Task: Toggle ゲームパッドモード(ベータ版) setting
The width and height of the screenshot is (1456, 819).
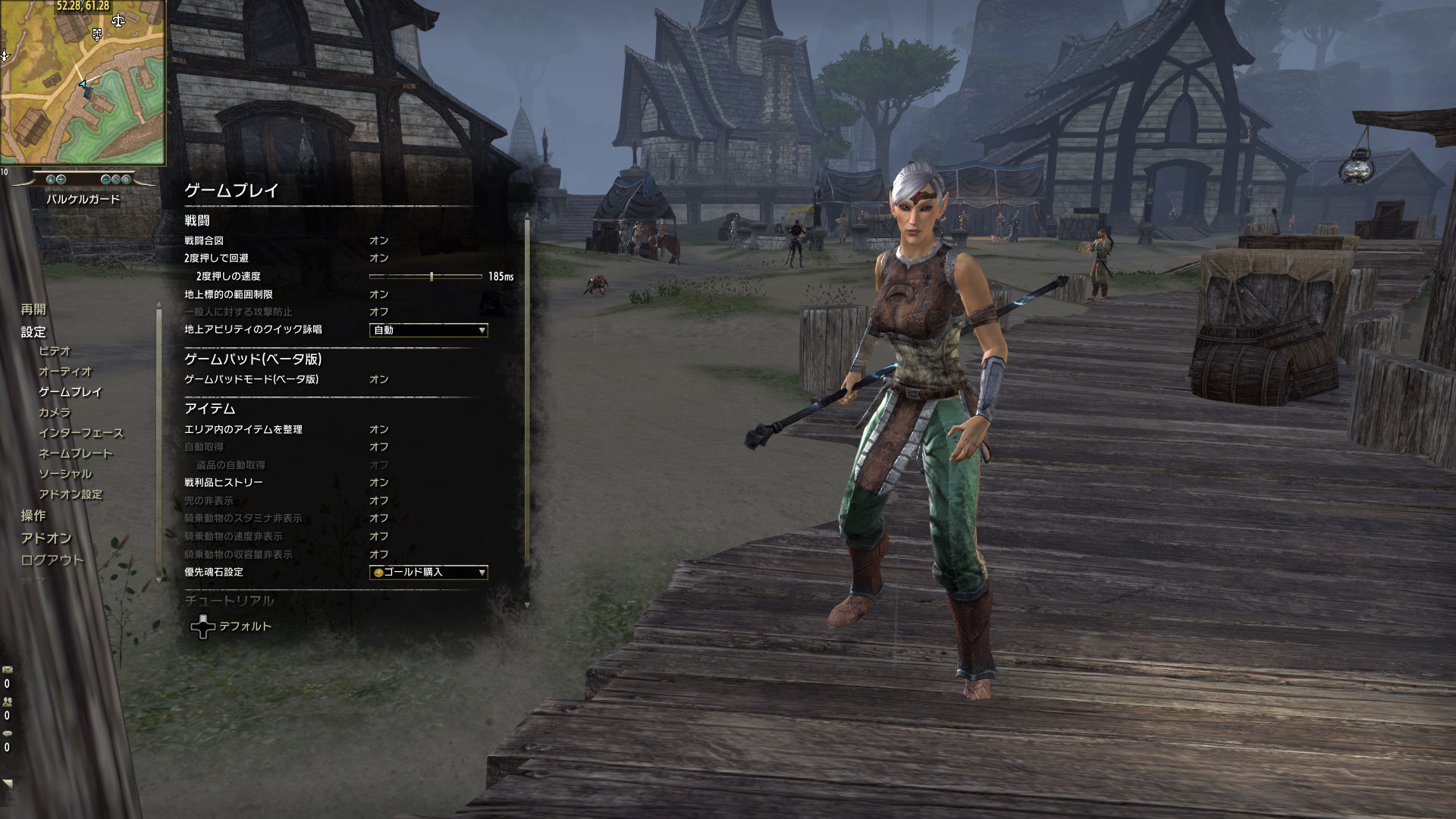Action: coord(379,379)
